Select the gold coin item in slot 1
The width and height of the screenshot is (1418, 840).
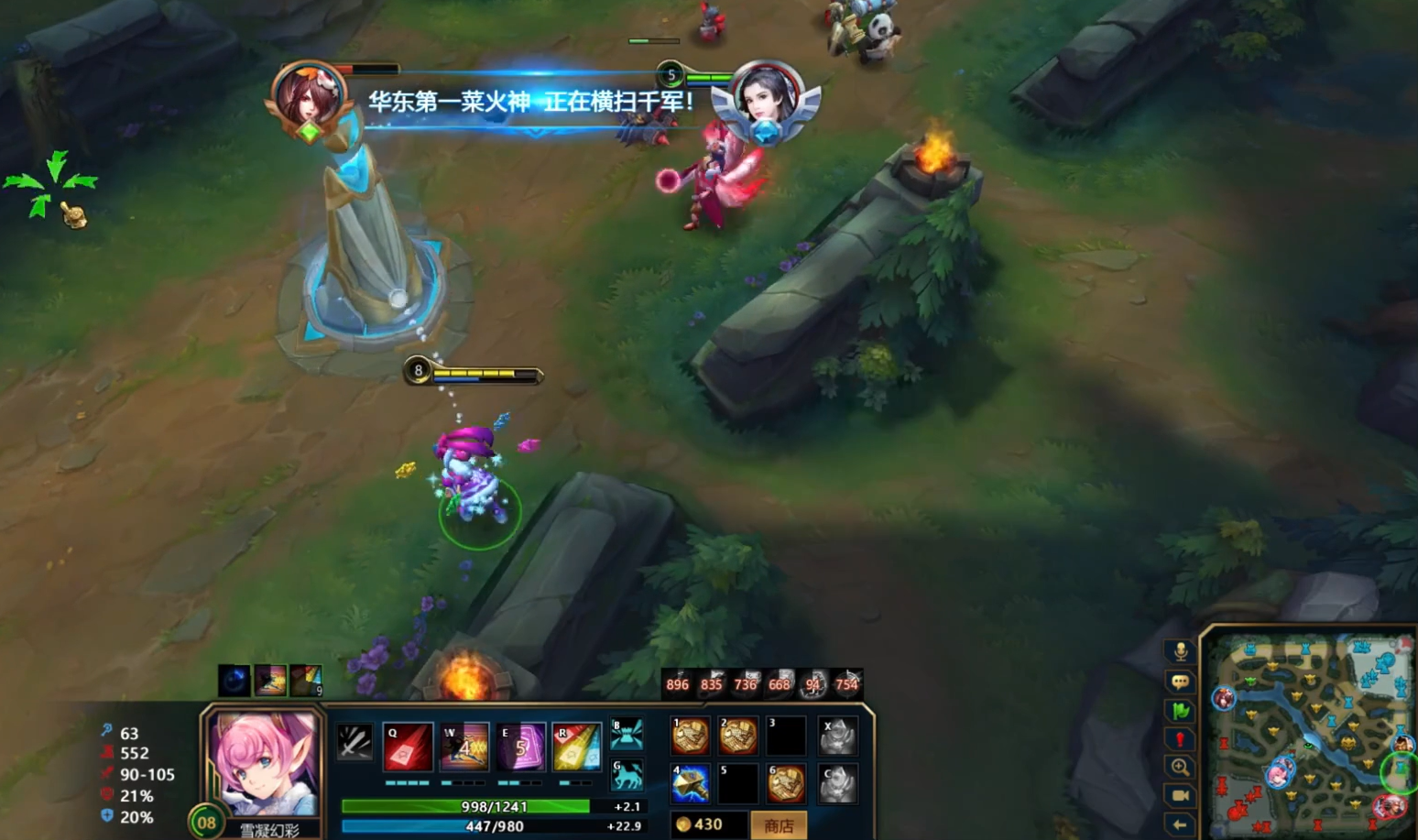tap(690, 736)
